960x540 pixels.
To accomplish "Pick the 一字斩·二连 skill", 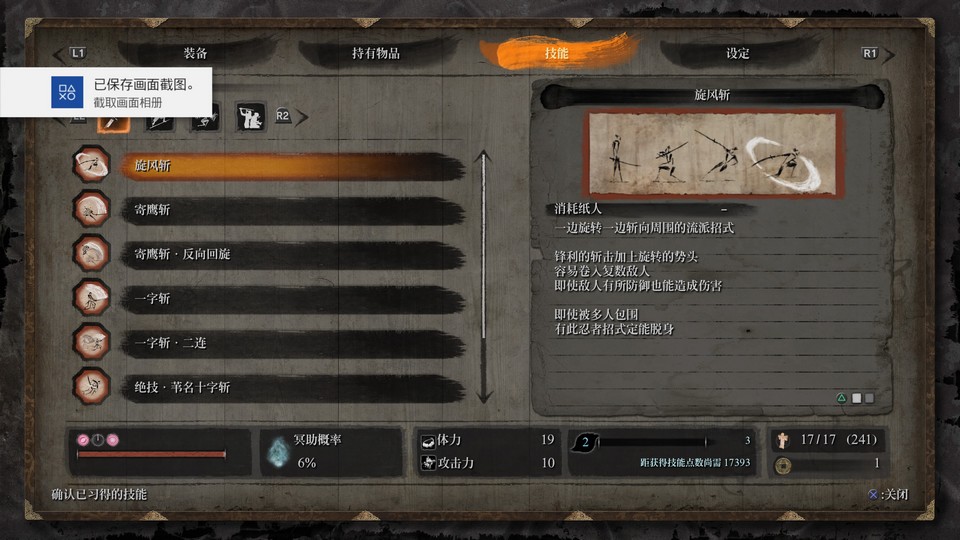I will click(290, 342).
